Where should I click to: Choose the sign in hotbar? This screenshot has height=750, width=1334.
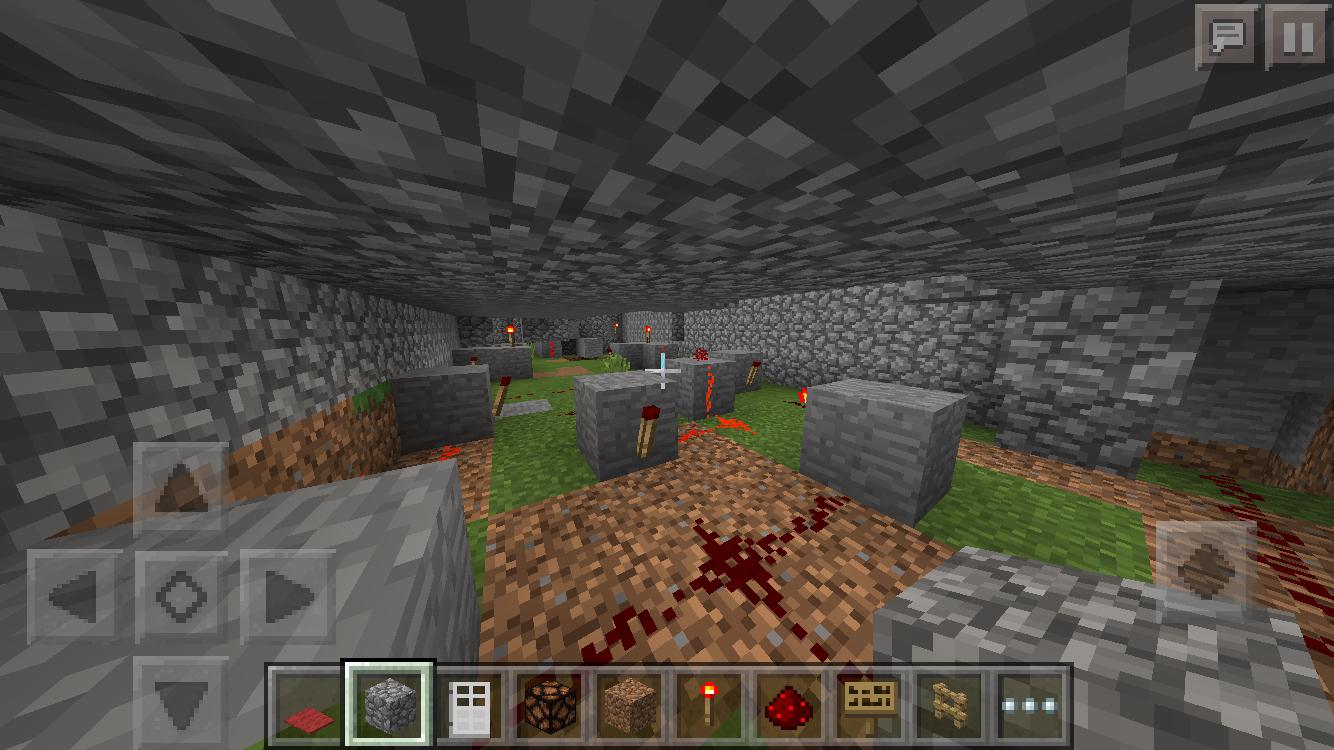871,705
